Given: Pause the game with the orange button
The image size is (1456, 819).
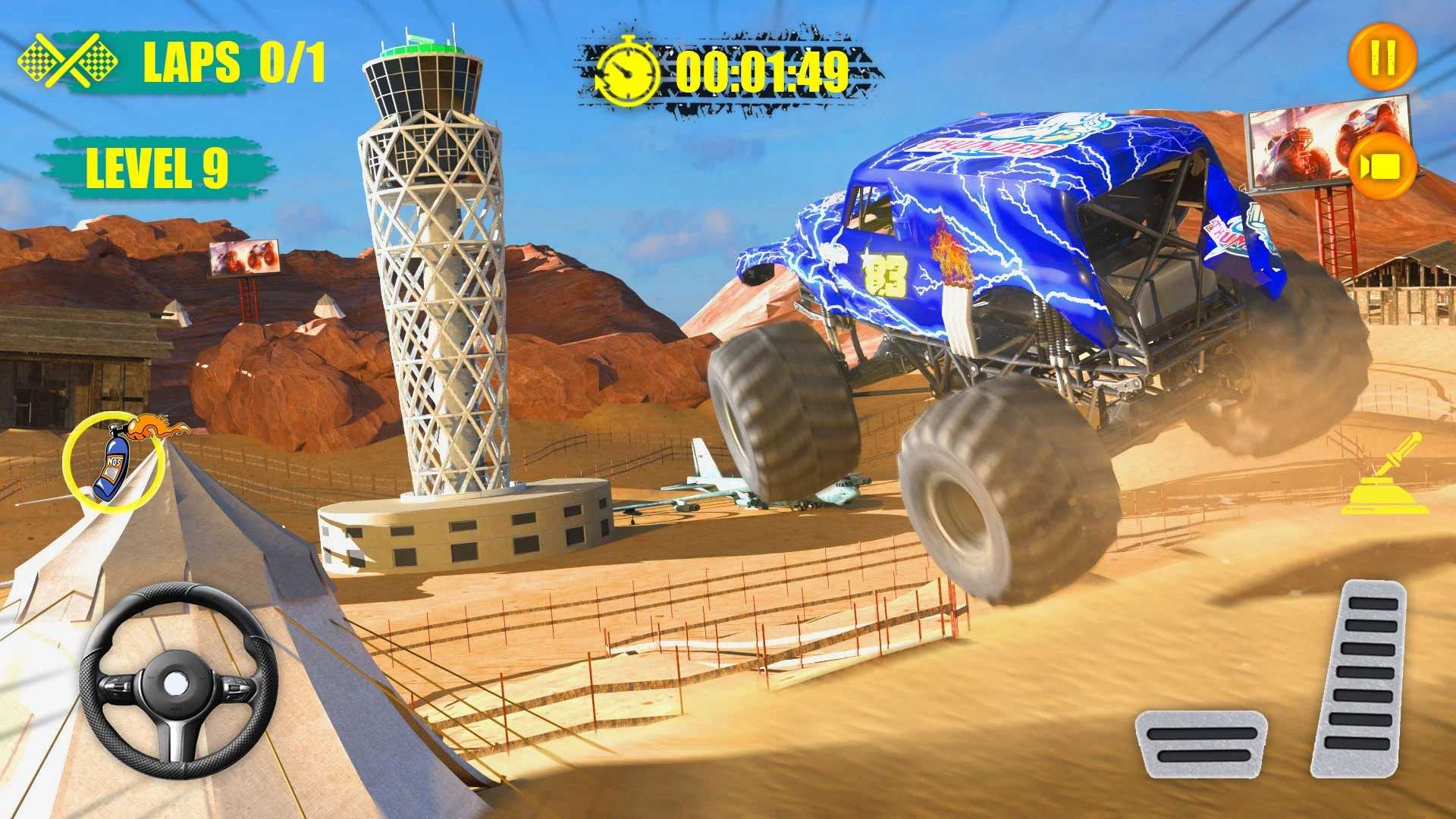Looking at the screenshot, I should click(1382, 58).
